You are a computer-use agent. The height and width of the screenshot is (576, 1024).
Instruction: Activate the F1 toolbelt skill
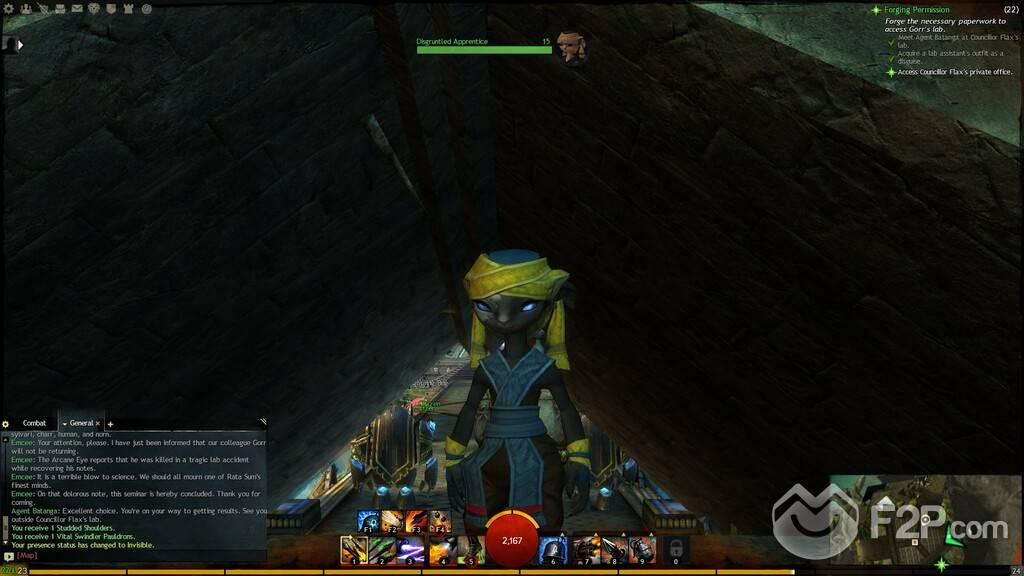click(368, 521)
